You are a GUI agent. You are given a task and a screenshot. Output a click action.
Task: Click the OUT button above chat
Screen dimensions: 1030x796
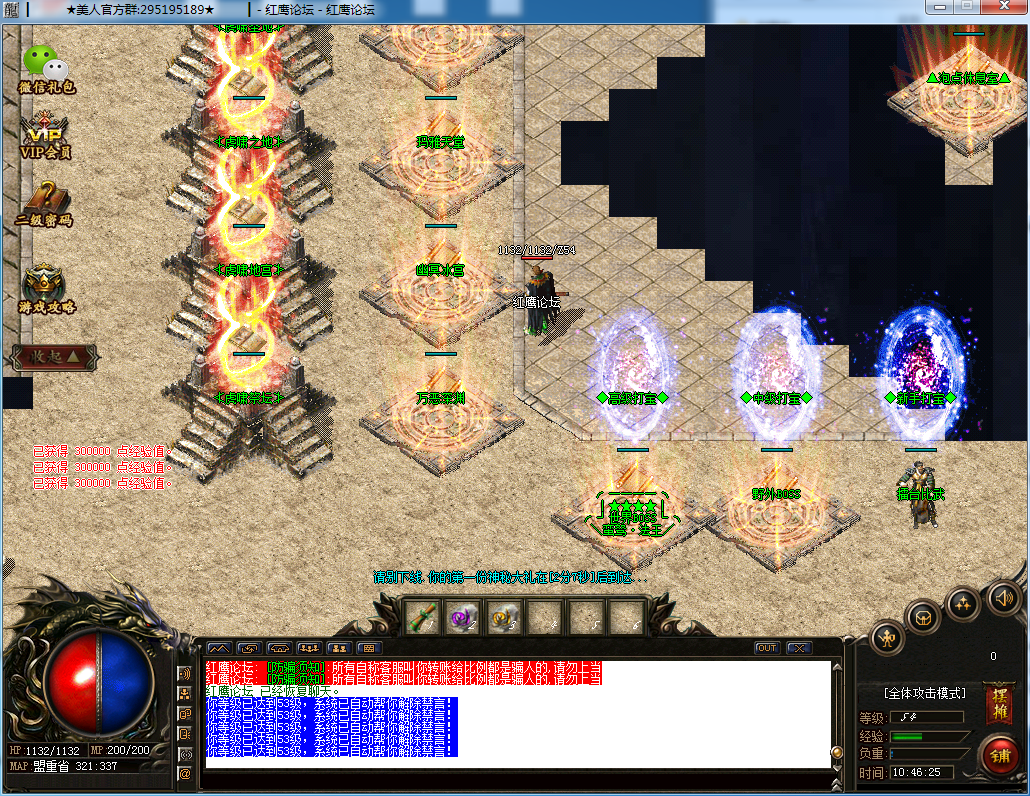click(767, 648)
